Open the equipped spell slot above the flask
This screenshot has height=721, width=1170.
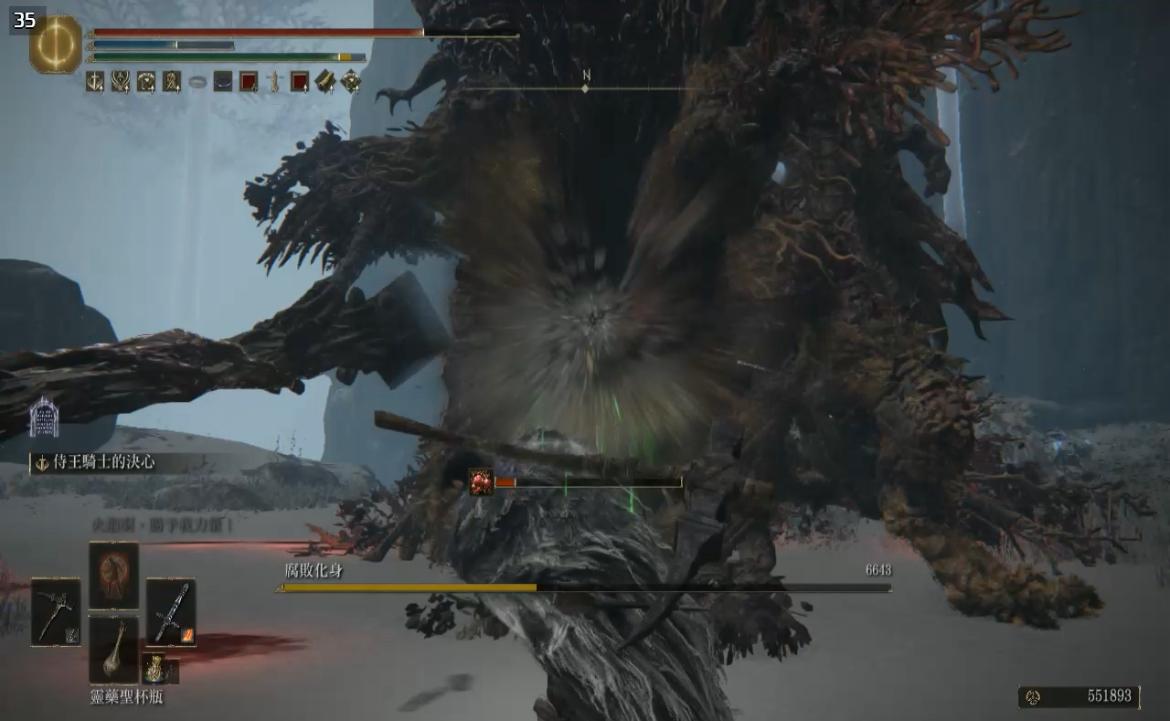click(x=114, y=575)
